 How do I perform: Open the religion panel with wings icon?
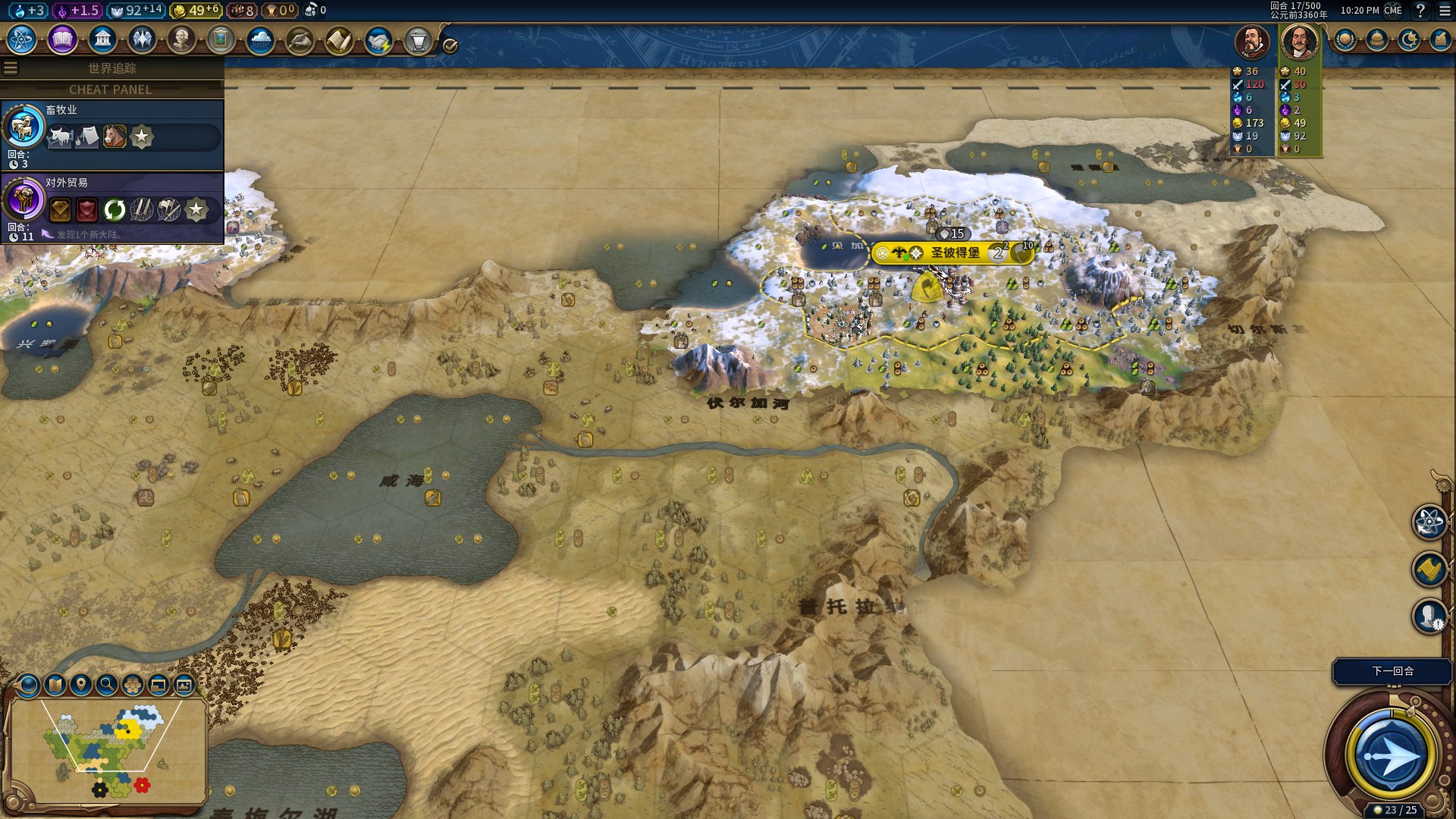142,39
